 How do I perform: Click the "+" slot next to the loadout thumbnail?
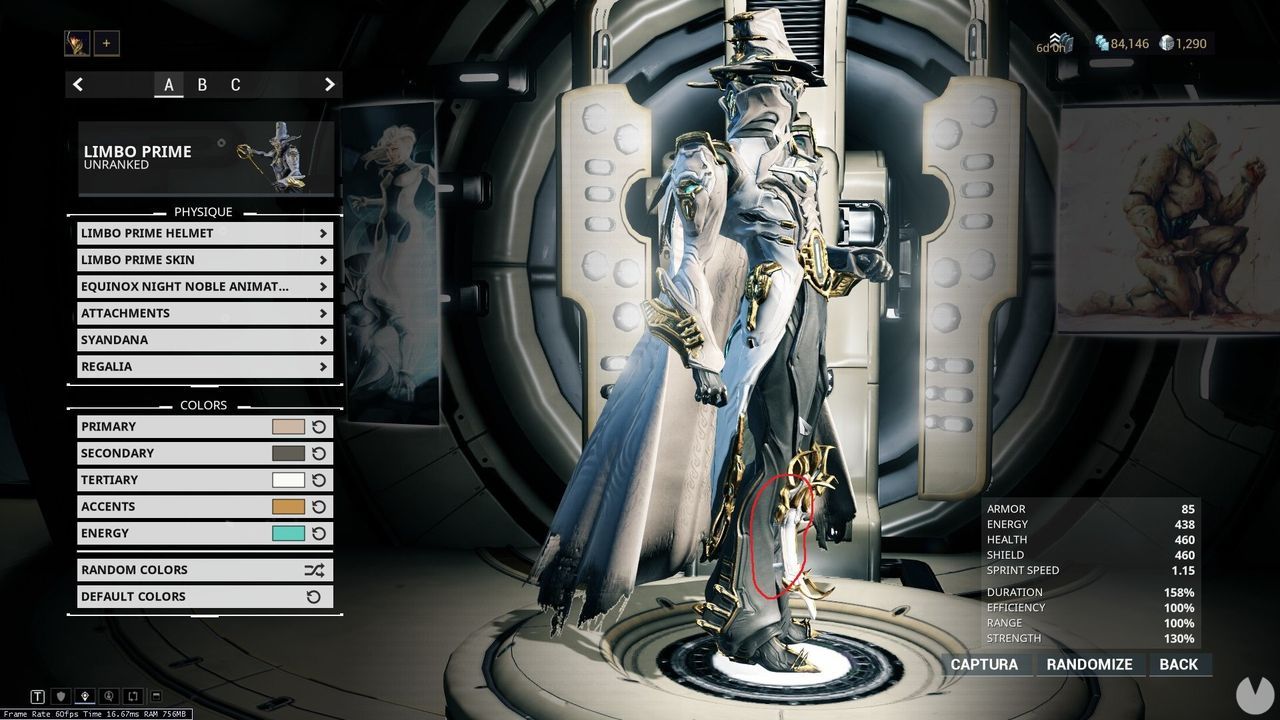pos(105,42)
